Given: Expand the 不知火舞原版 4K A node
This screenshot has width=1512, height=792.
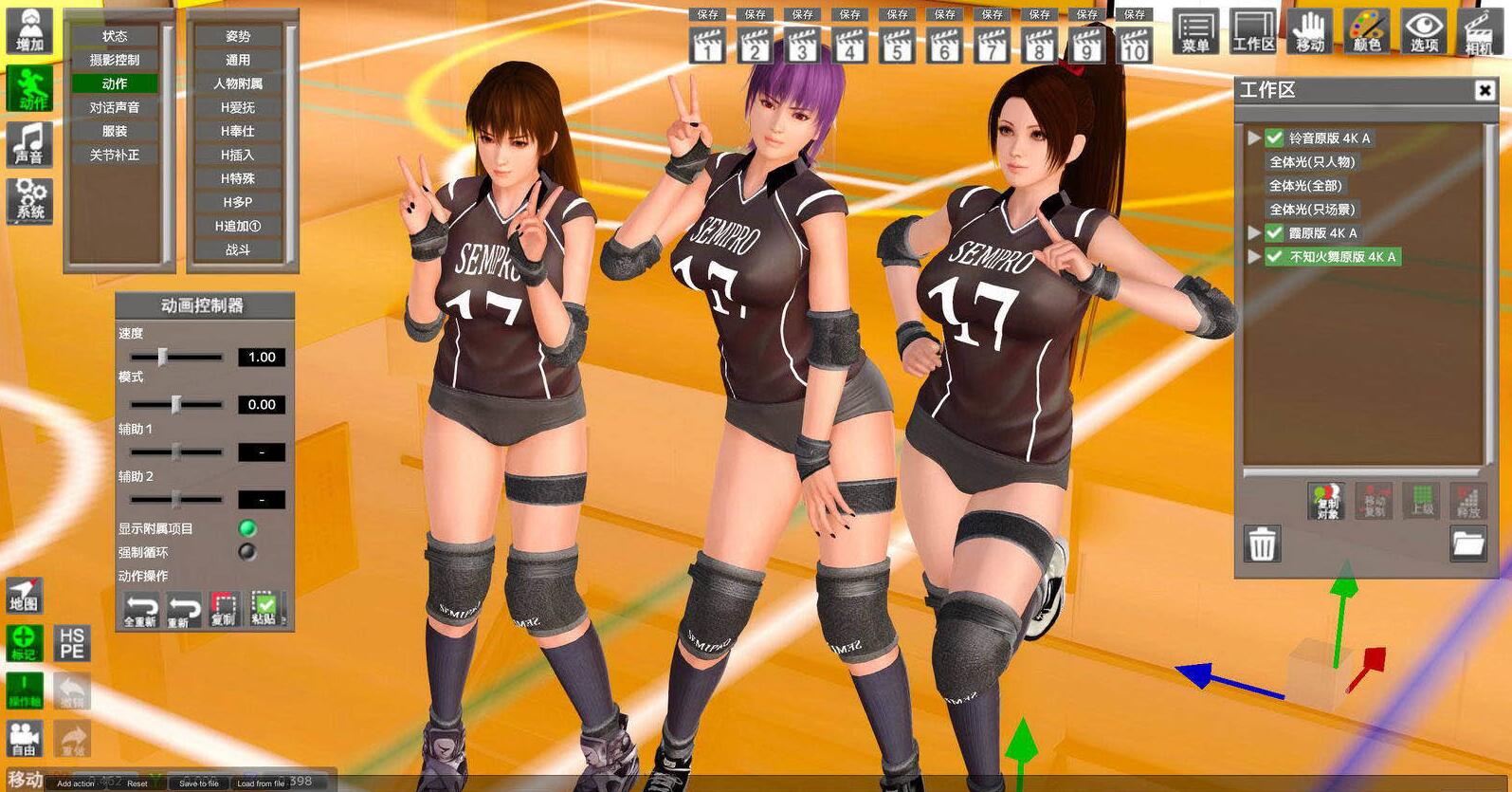Looking at the screenshot, I should tap(1253, 256).
